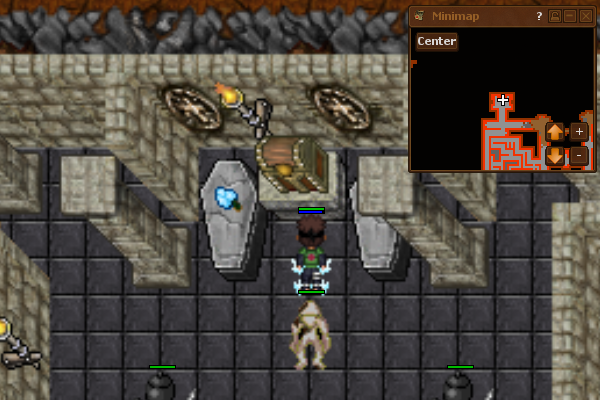
Task: Go down one floor with the minimap down arrow
Action: (555, 156)
